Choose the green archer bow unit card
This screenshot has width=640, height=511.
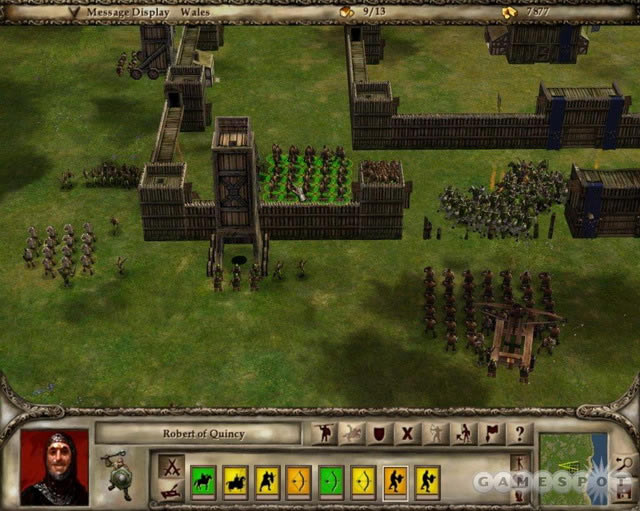pyautogui.click(x=331, y=481)
